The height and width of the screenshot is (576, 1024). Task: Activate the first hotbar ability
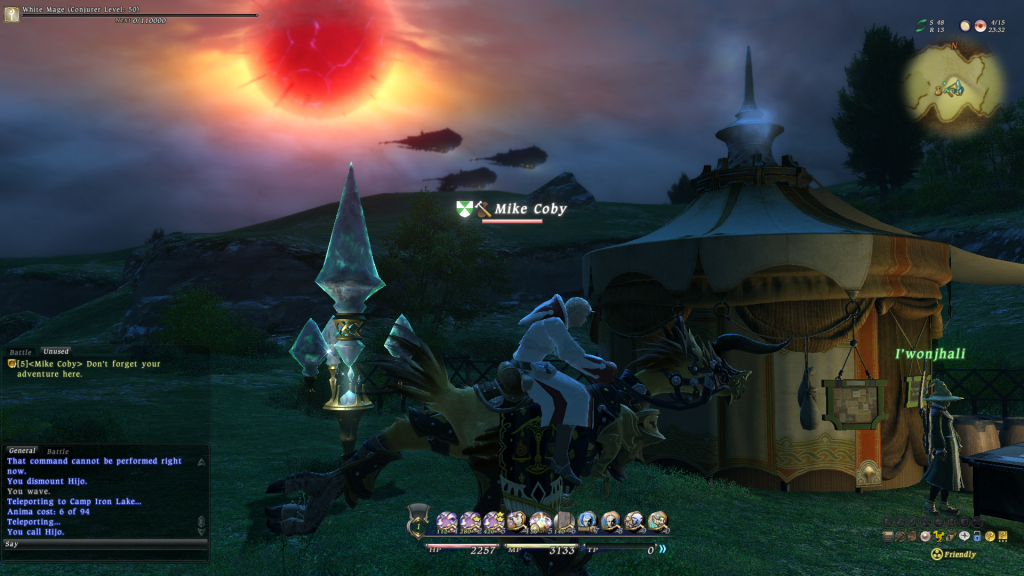(446, 521)
